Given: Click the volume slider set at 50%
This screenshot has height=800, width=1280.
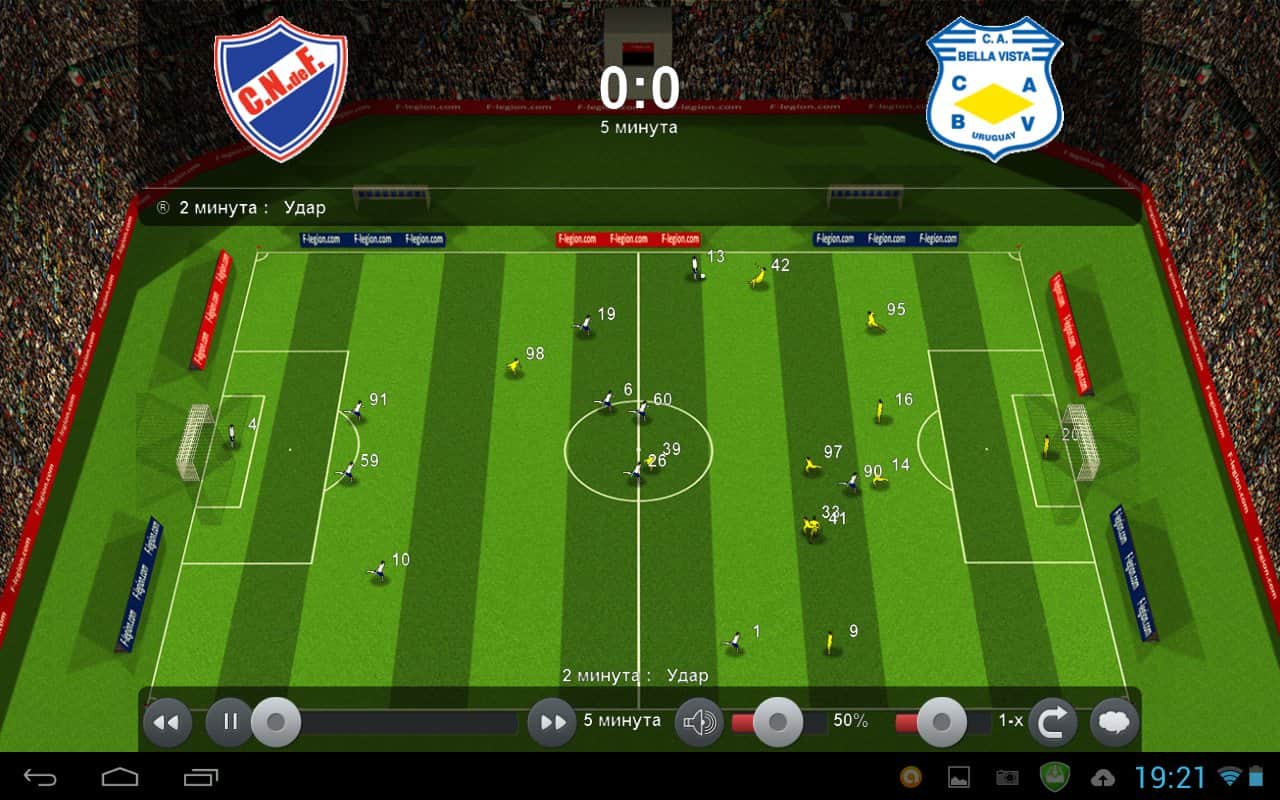Looking at the screenshot, I should (x=775, y=720).
